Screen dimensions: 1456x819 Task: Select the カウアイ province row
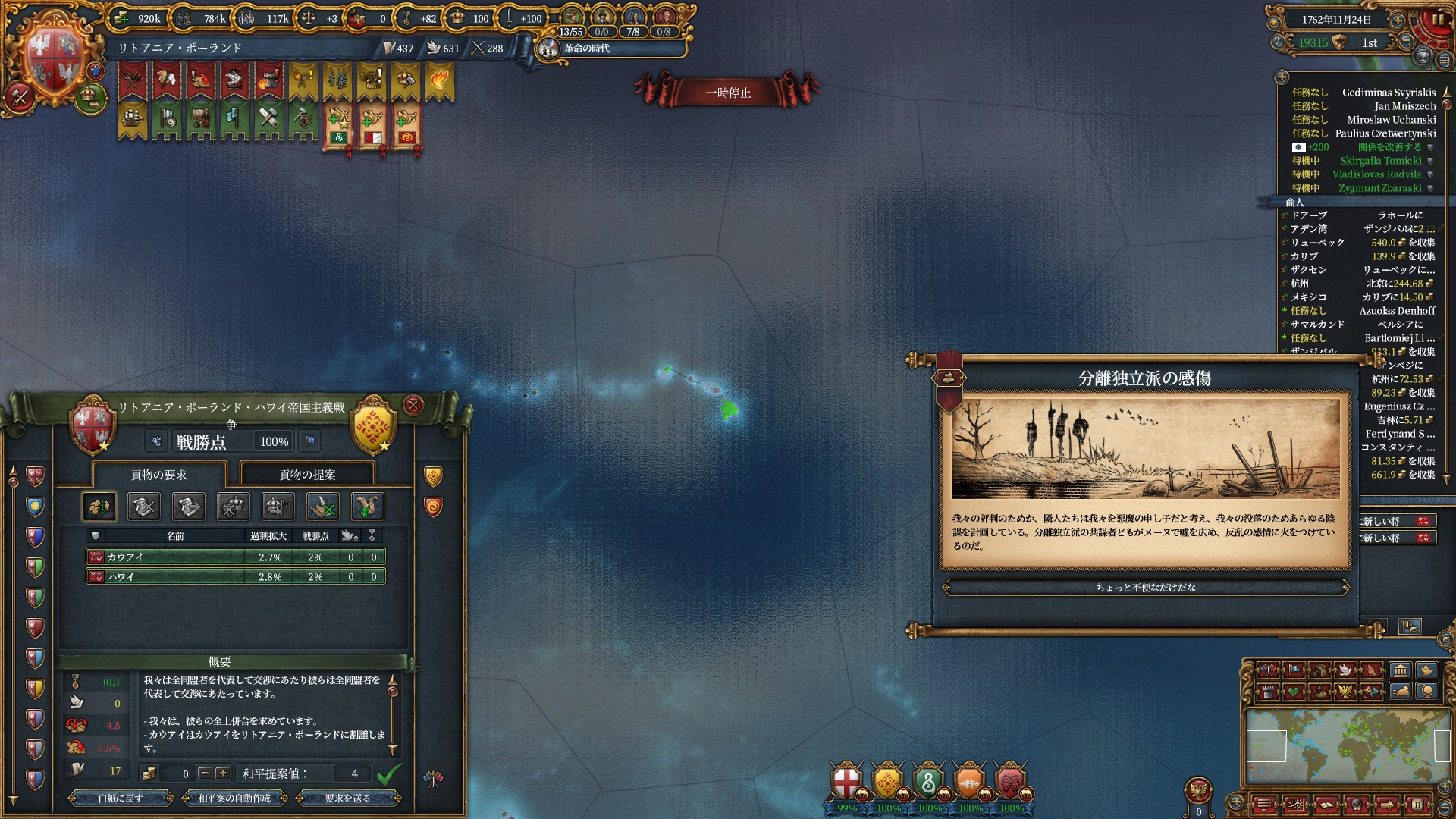(235, 557)
